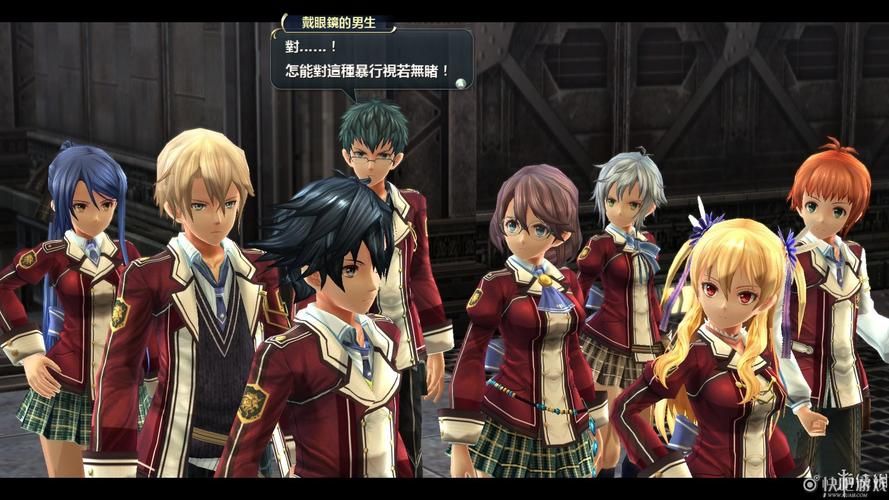Advance dialogue via the round orb indicator
This screenshot has width=889, height=500.
pos(461,83)
